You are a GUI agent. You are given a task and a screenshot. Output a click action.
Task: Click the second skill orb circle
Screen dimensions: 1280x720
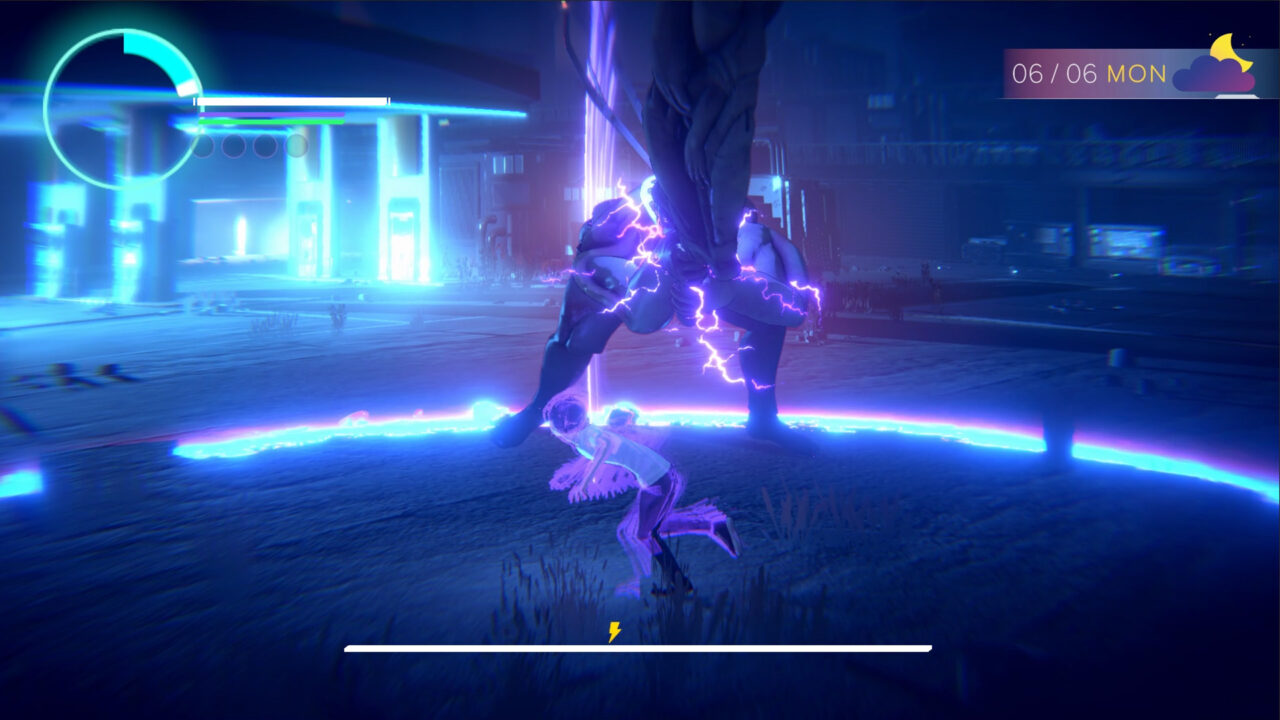tap(233, 148)
